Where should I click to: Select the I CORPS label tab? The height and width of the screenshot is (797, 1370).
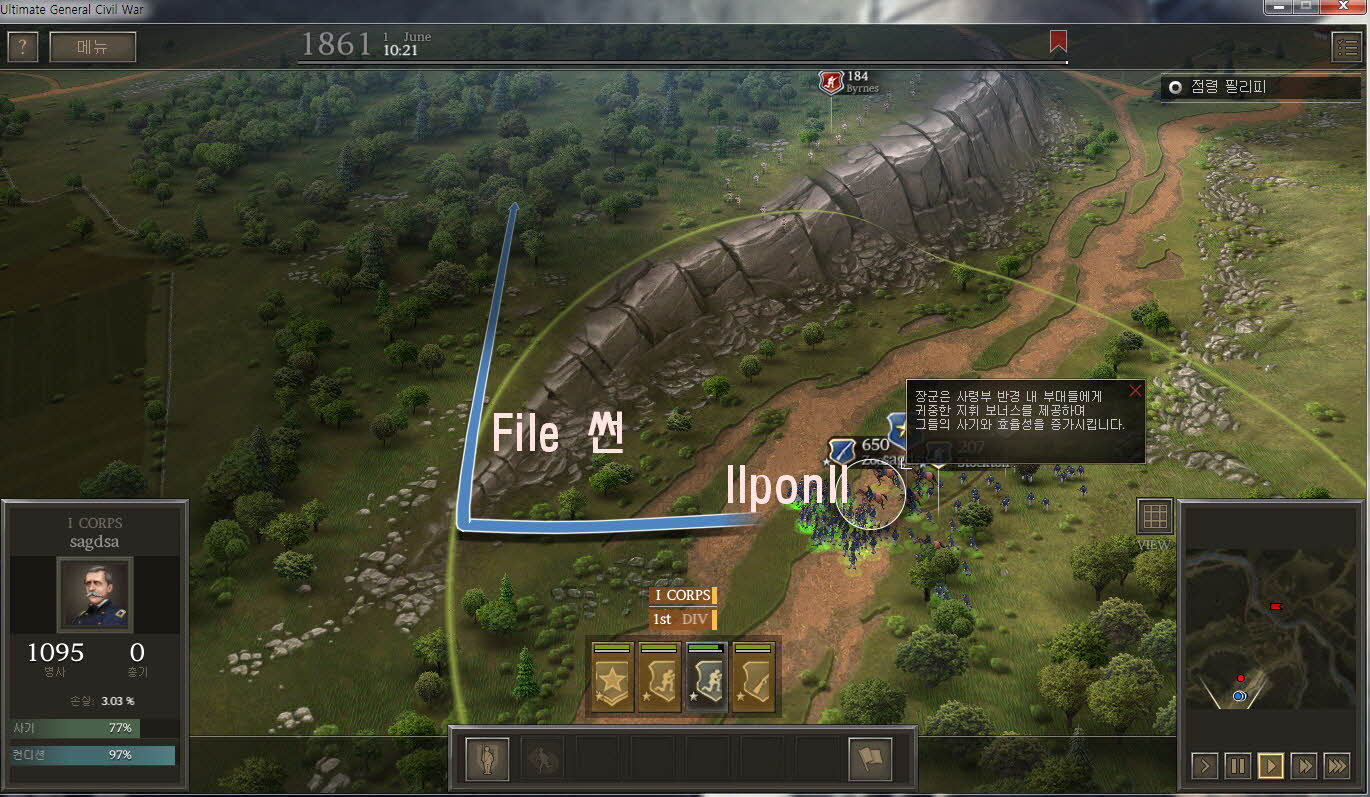(682, 596)
